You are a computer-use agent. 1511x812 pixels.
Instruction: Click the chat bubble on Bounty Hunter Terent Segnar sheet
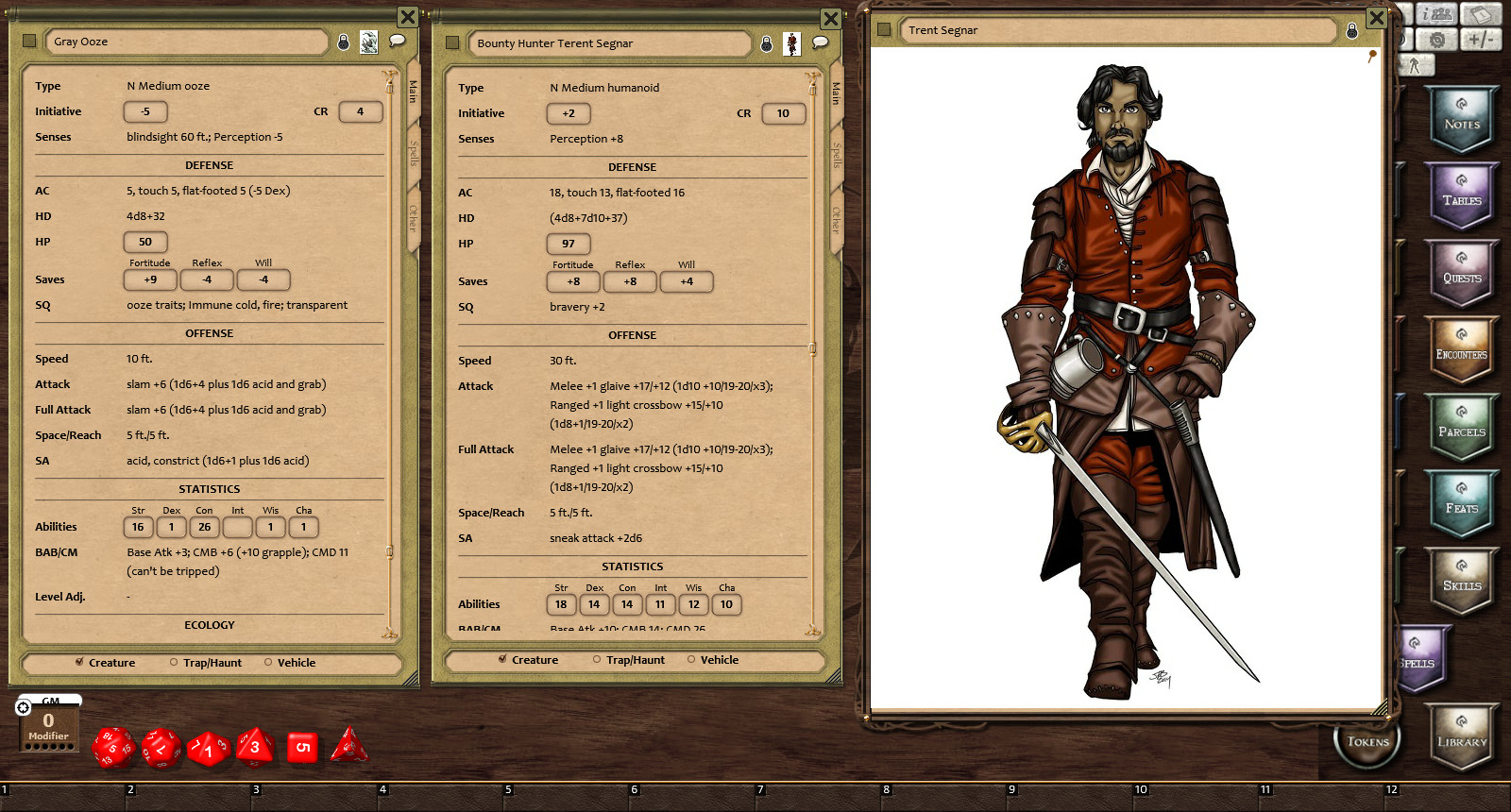(x=820, y=42)
